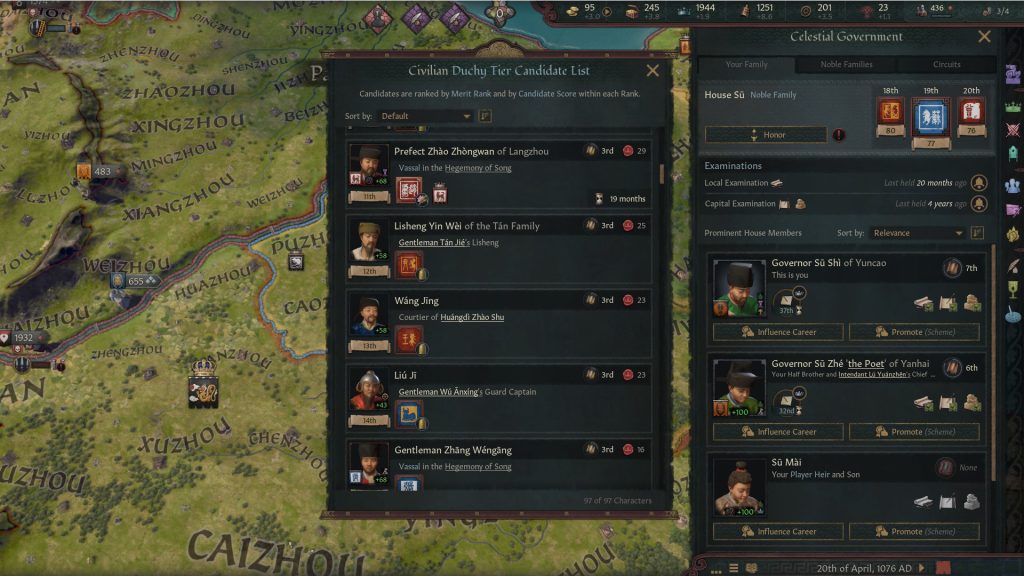Select the Your Family tab

(746, 65)
